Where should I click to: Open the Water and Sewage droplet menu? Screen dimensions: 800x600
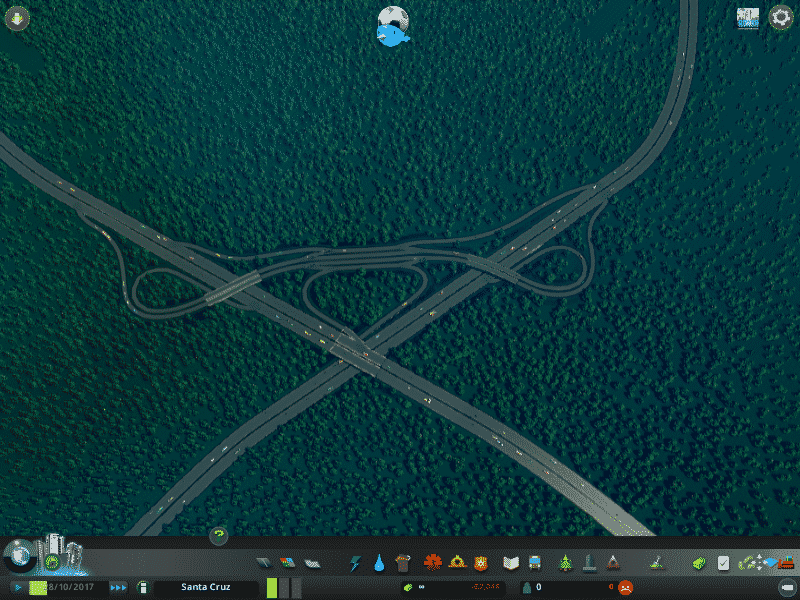[379, 563]
